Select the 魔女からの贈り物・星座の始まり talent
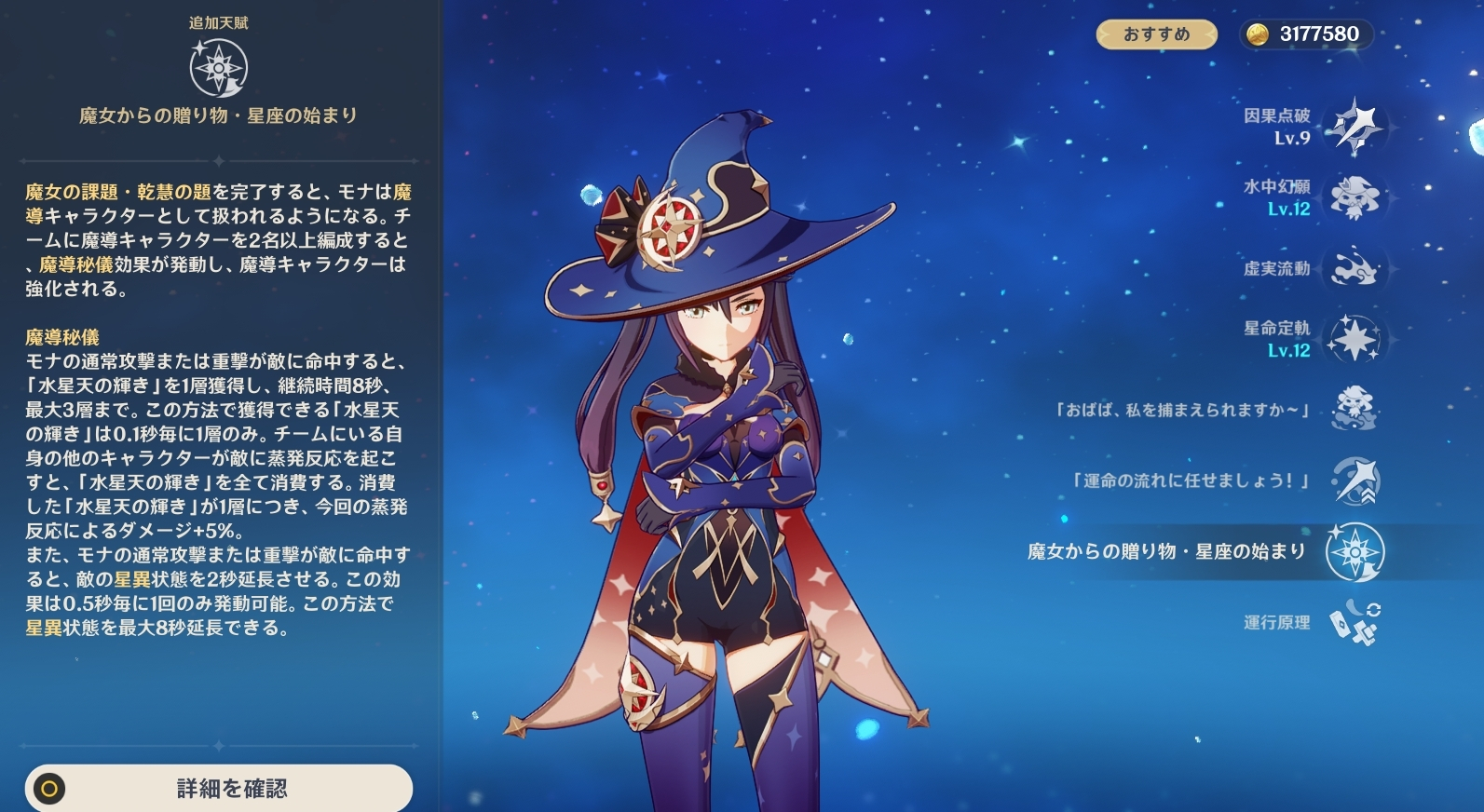 (1354, 552)
